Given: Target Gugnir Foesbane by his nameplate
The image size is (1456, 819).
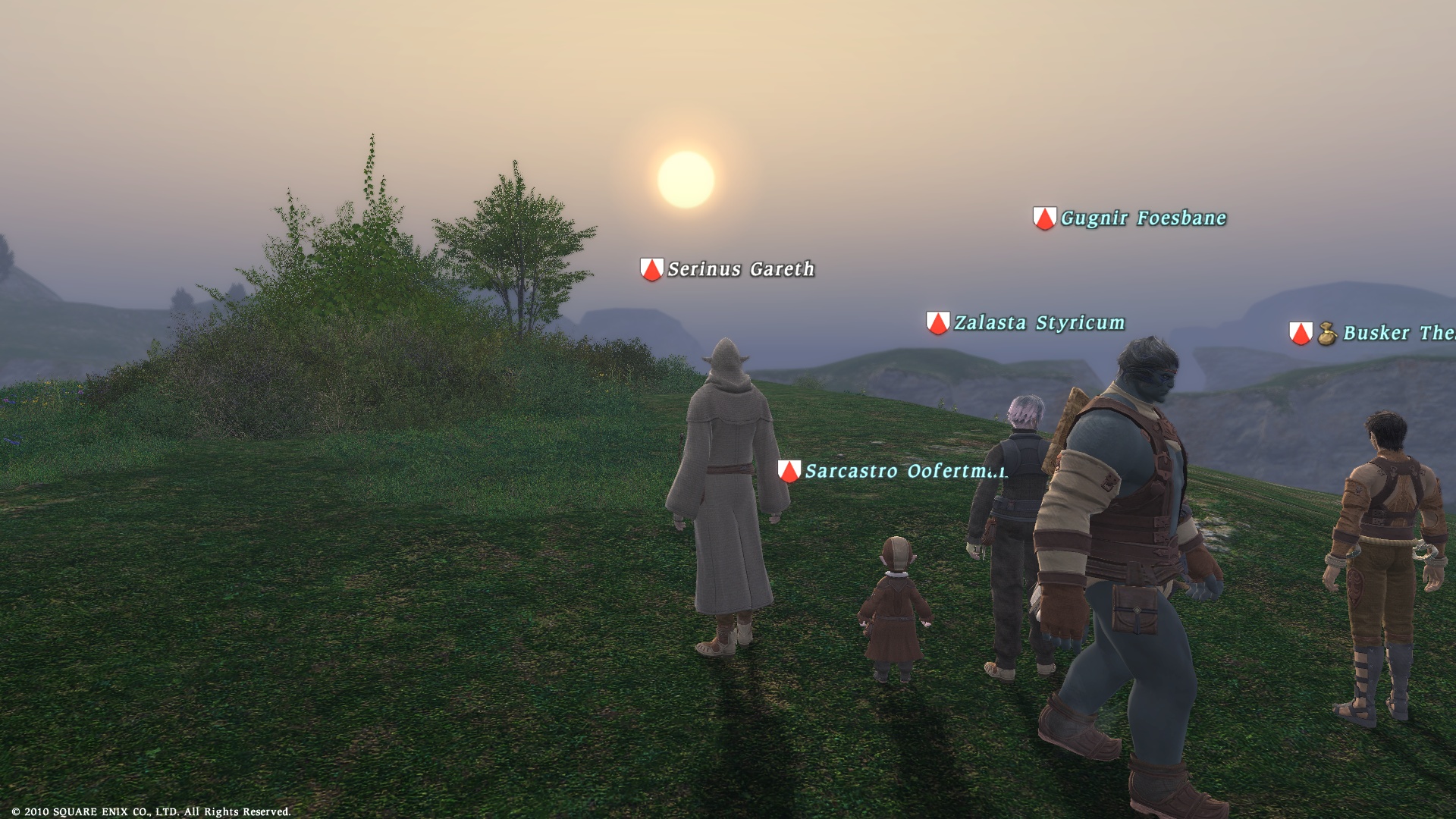Looking at the screenshot, I should coord(1142,218).
